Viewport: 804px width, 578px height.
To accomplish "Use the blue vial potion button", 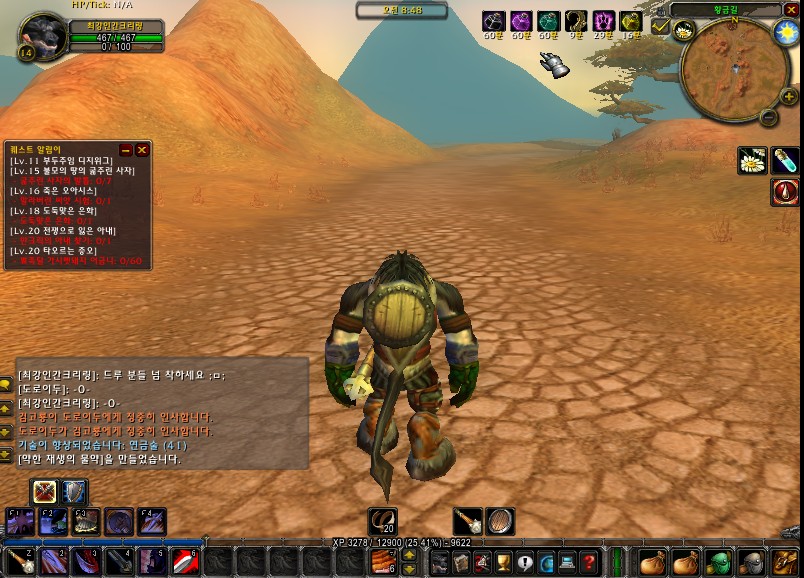I will [785, 160].
